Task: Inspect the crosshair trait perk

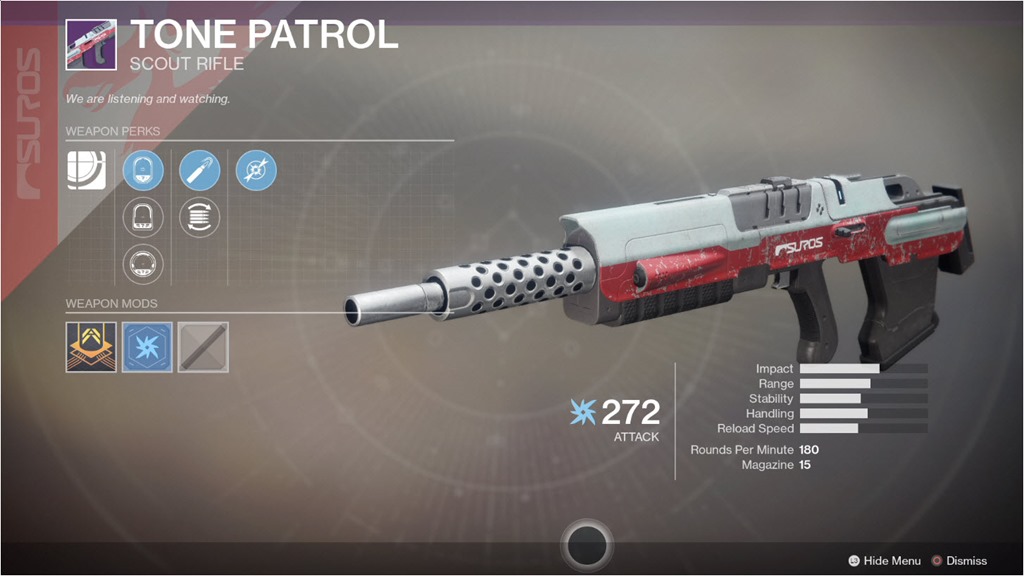Action: tap(256, 171)
